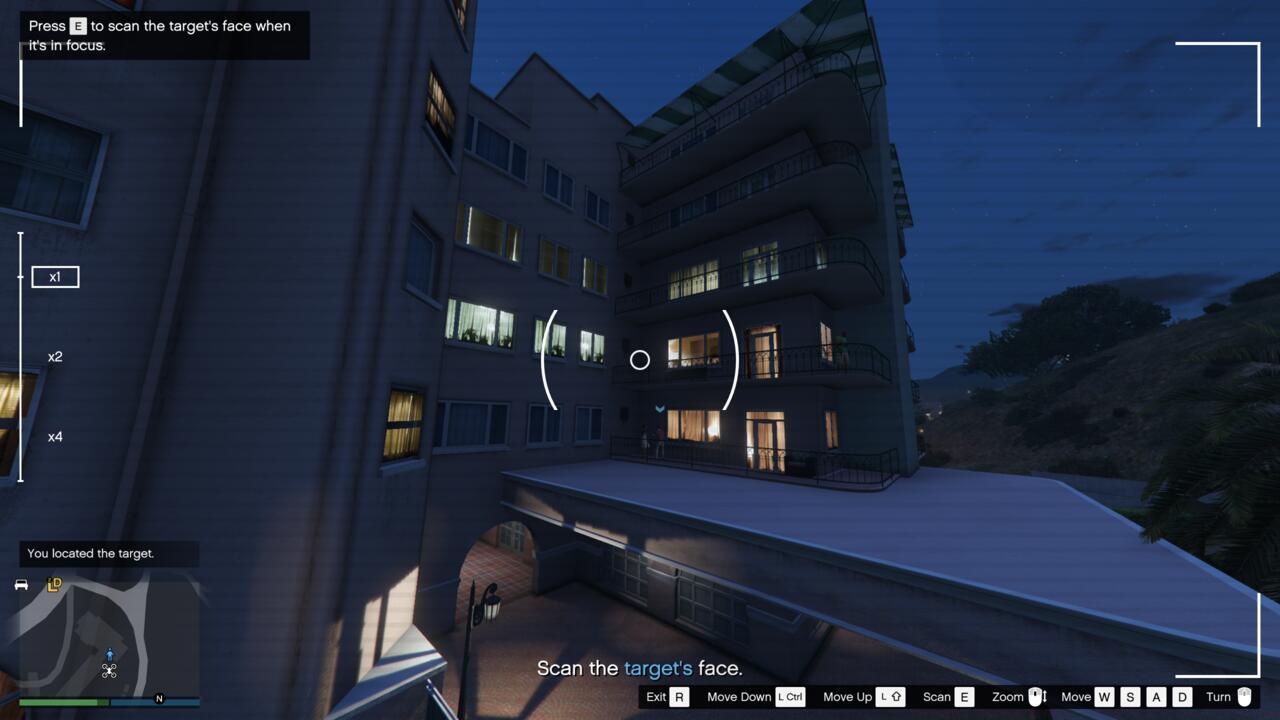Viewport: 1280px width, 720px height.
Task: Click the circular focus reticle on the building
Action: pos(640,360)
